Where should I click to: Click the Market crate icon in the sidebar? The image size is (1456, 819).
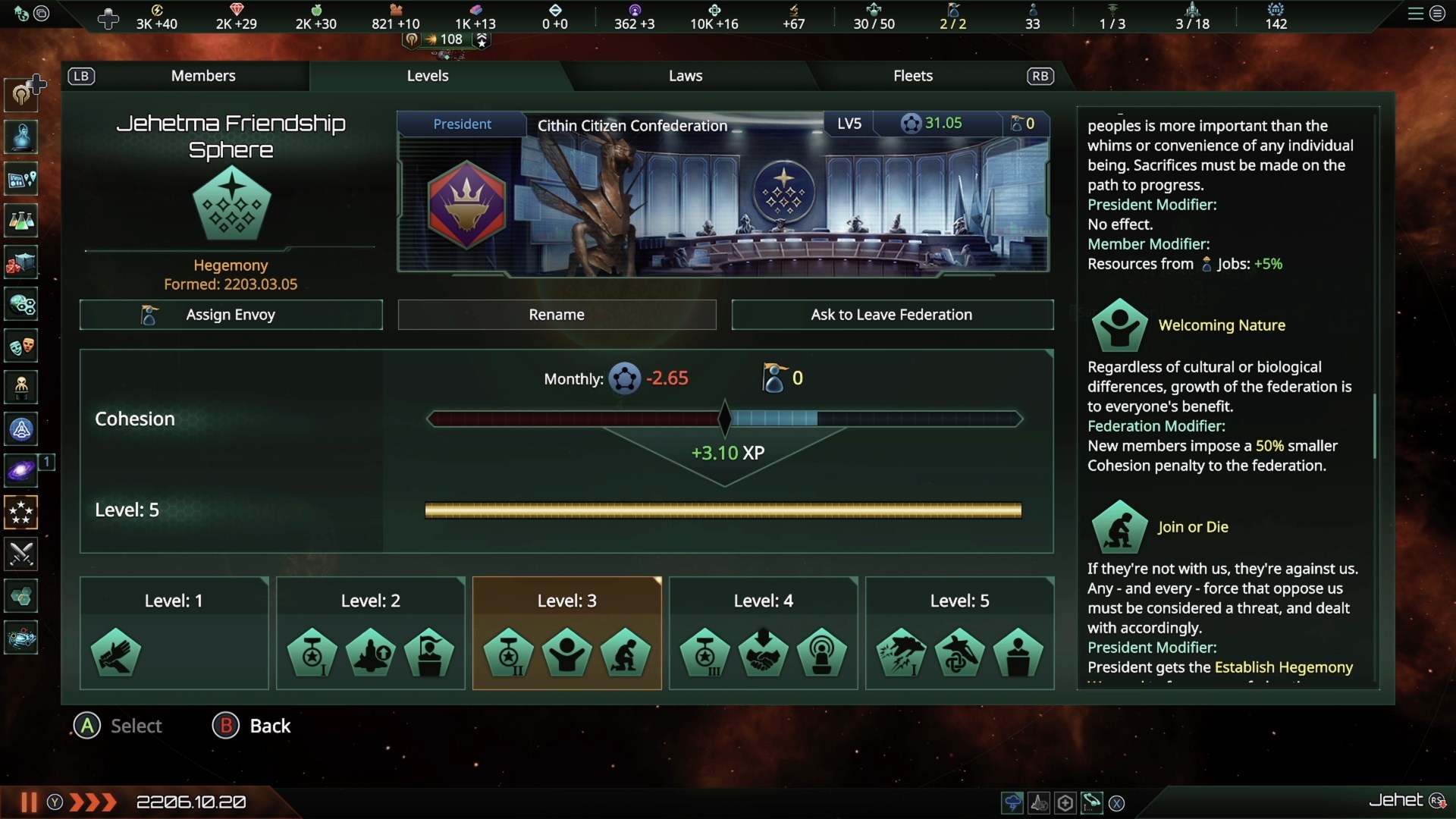(20, 263)
